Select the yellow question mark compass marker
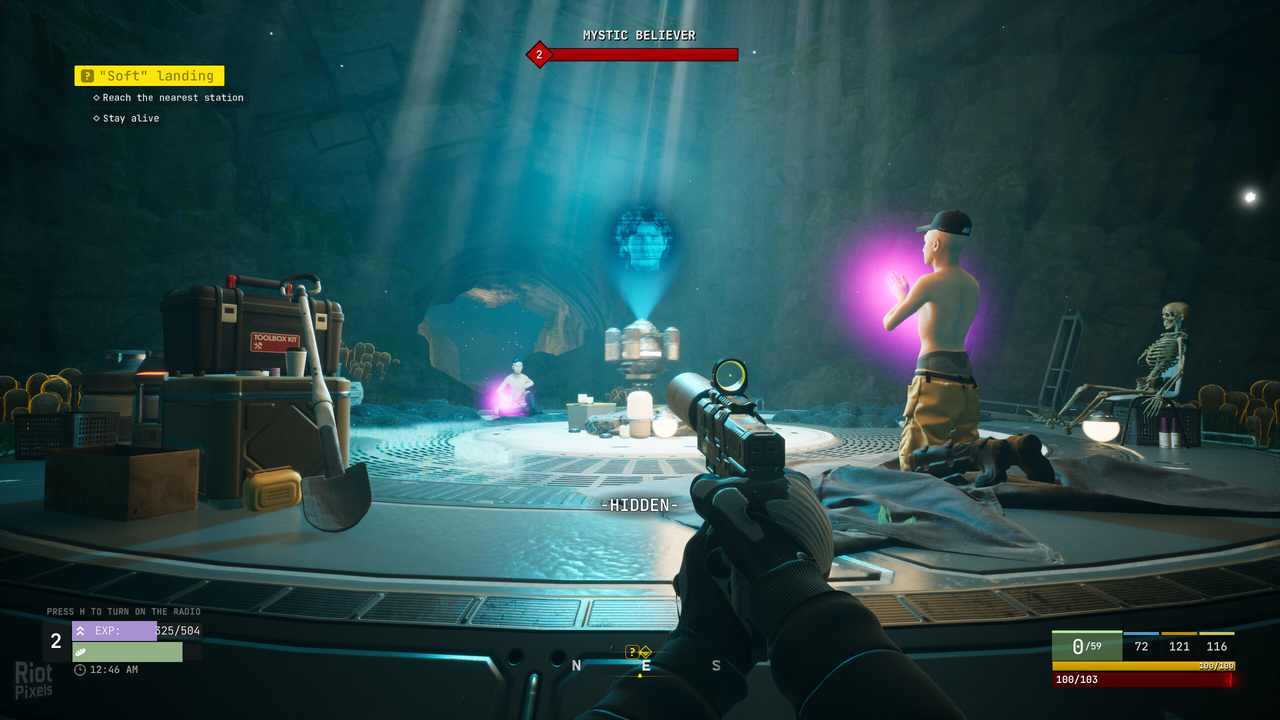The height and width of the screenshot is (720, 1280). coord(632,651)
